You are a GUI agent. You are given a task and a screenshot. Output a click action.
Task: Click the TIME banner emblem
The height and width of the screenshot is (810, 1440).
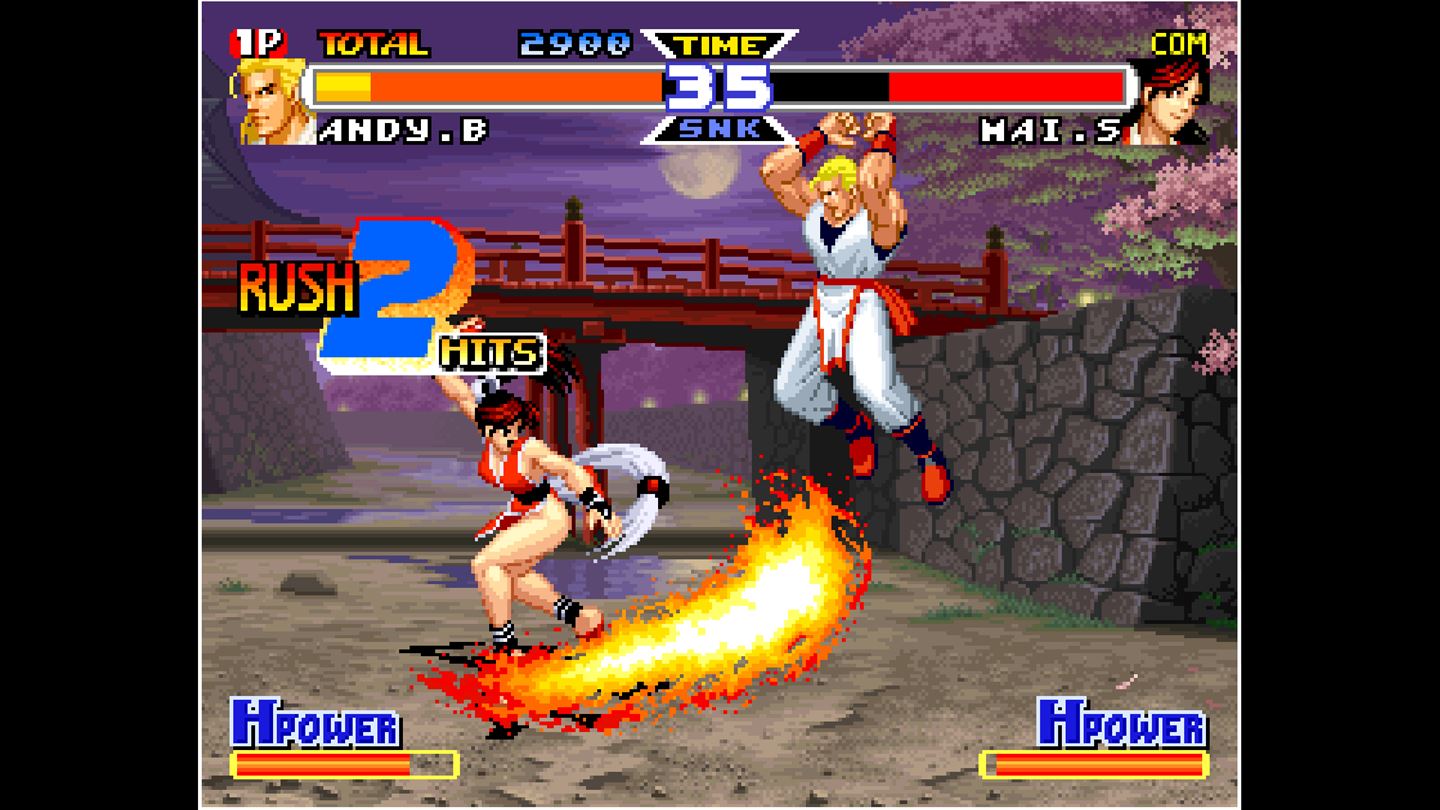pyautogui.click(x=716, y=42)
